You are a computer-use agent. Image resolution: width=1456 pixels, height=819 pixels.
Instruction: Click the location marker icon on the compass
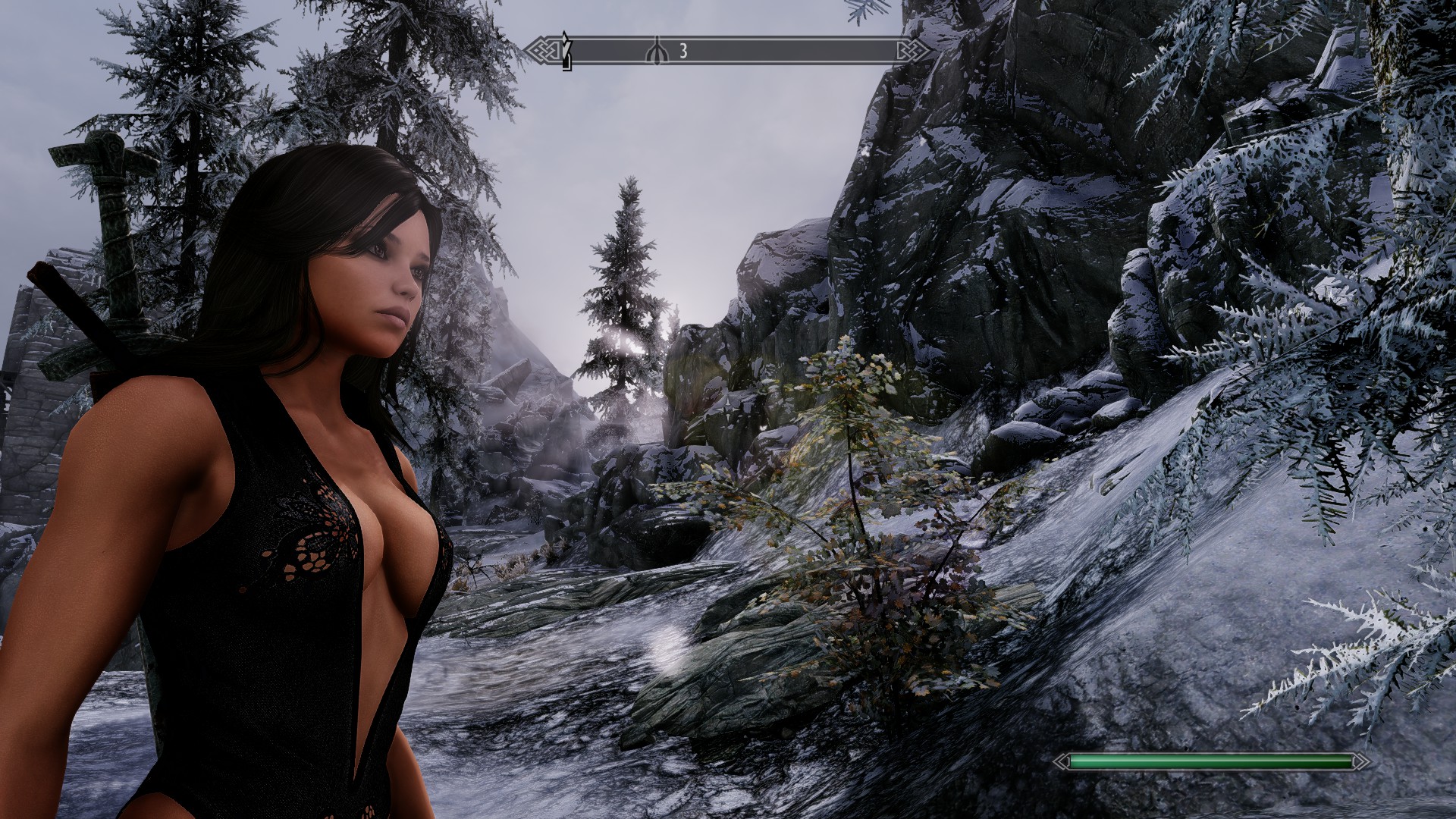tap(657, 52)
